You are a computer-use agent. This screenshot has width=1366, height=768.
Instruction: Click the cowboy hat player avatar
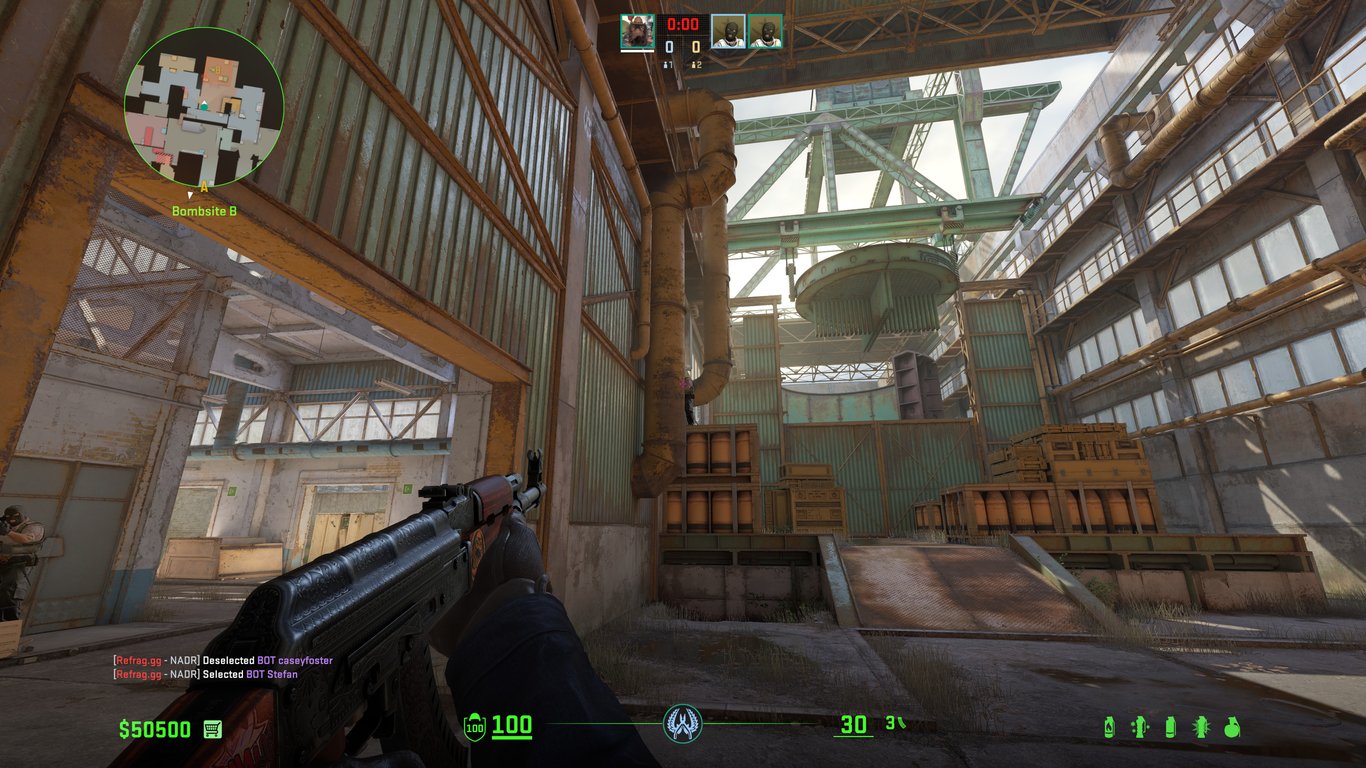[637, 31]
